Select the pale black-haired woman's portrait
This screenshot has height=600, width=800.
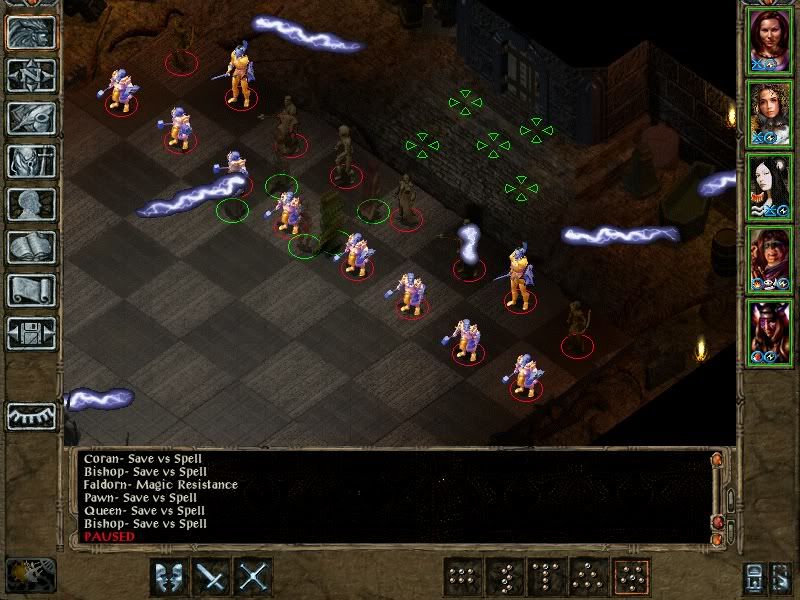pos(768,187)
